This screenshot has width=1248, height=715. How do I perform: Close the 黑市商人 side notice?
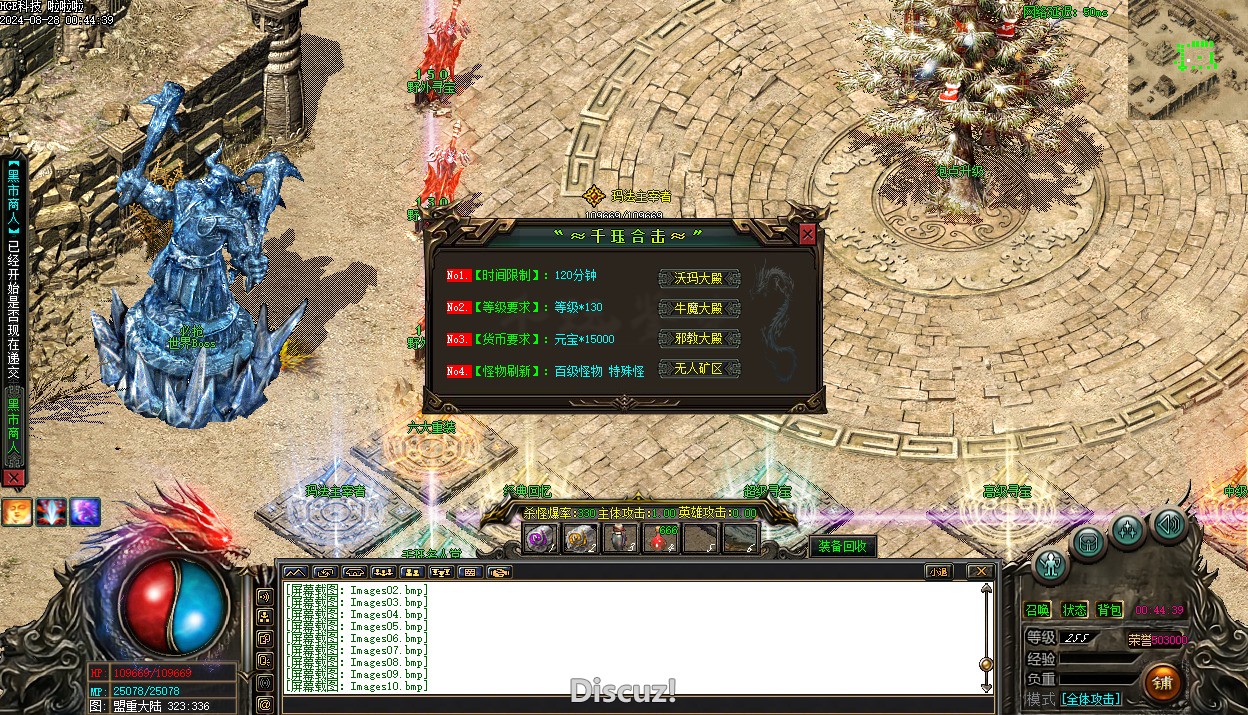[x=13, y=479]
